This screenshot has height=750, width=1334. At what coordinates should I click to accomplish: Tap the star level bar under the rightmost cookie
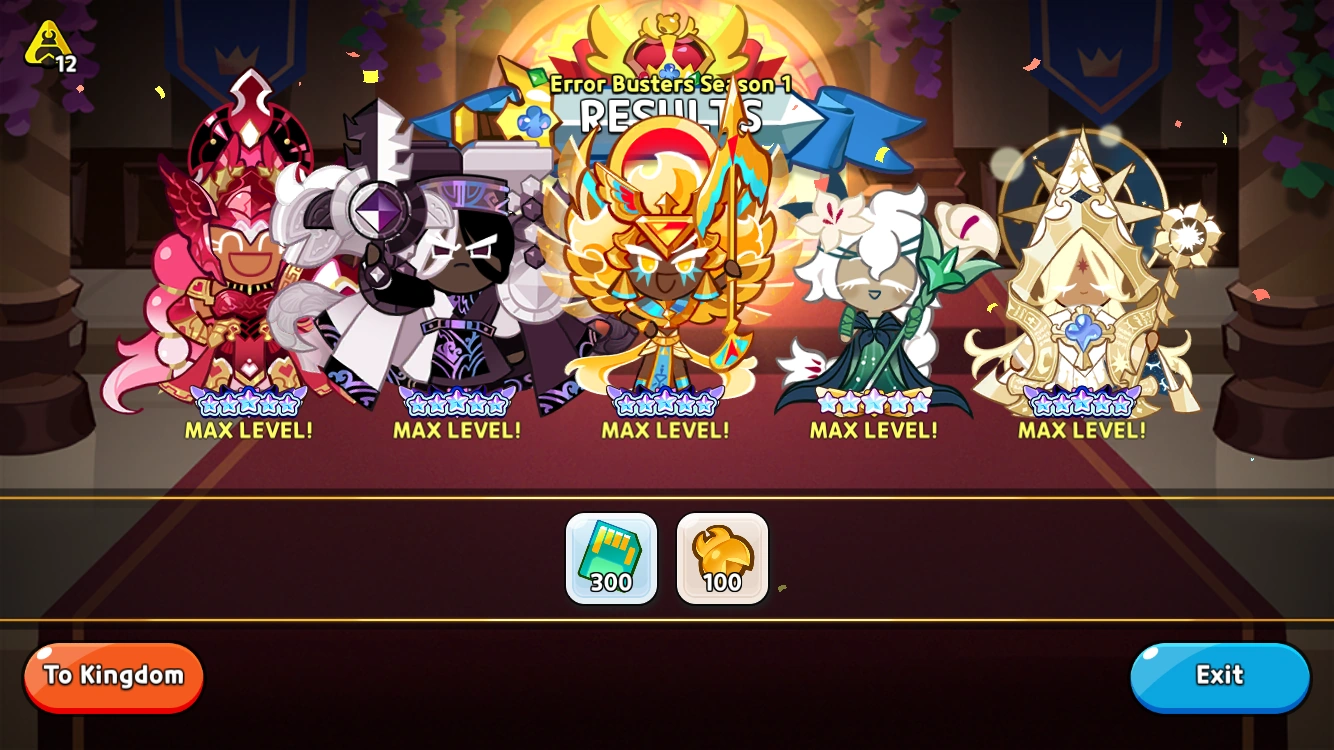1081,405
